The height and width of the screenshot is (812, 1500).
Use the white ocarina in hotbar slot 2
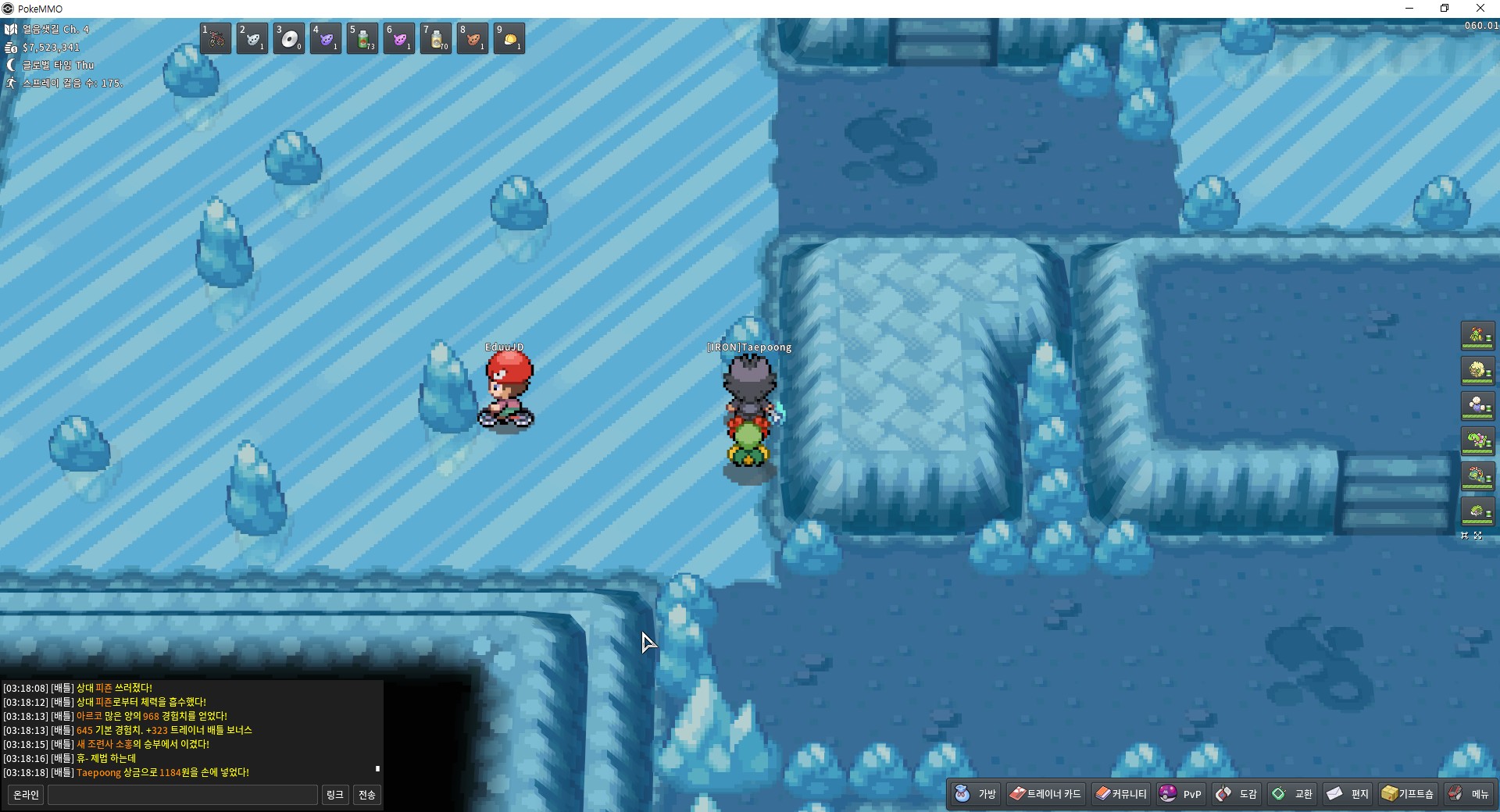252,38
